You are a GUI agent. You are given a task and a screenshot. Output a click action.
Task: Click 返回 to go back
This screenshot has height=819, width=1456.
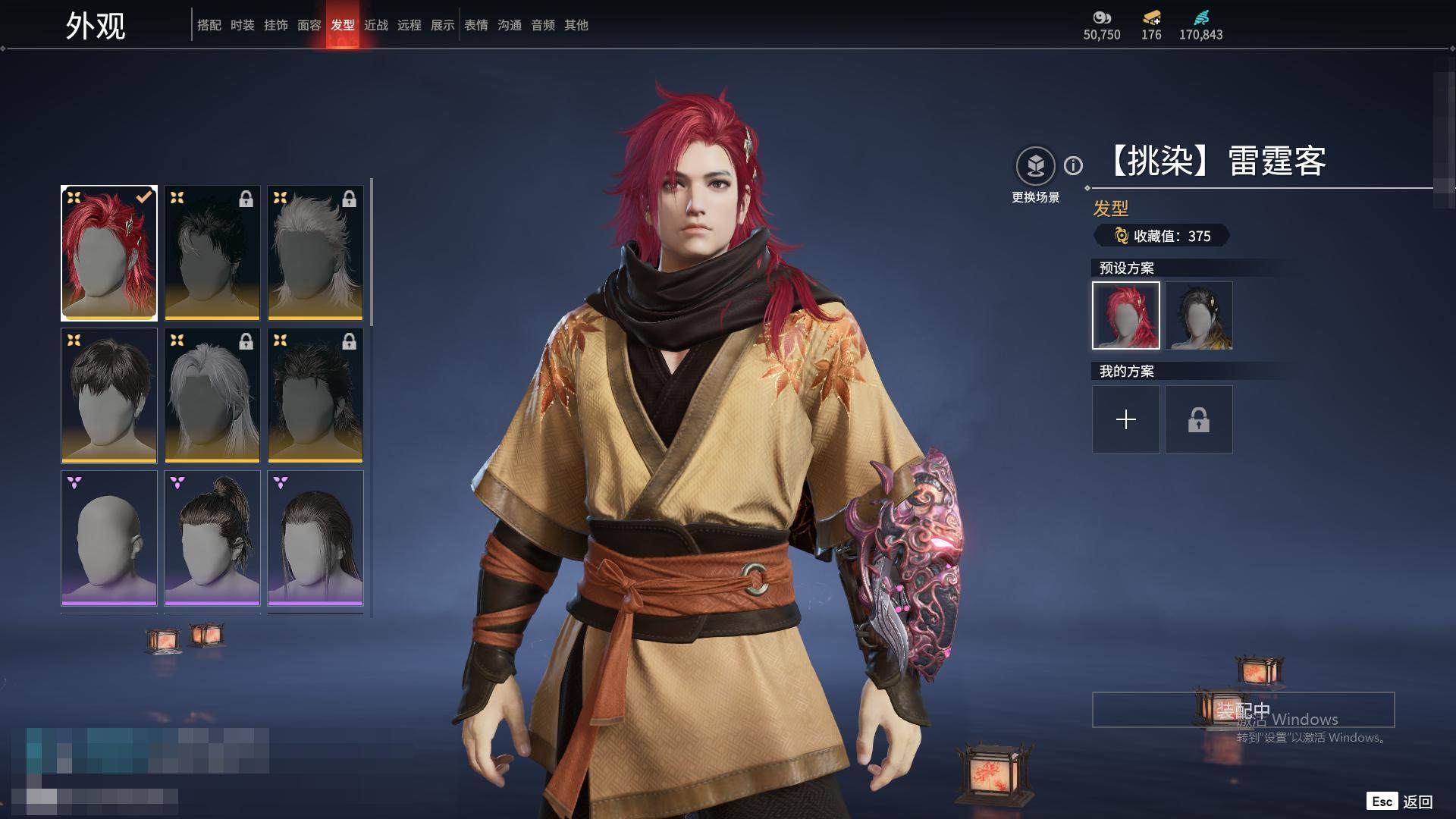[x=1417, y=802]
